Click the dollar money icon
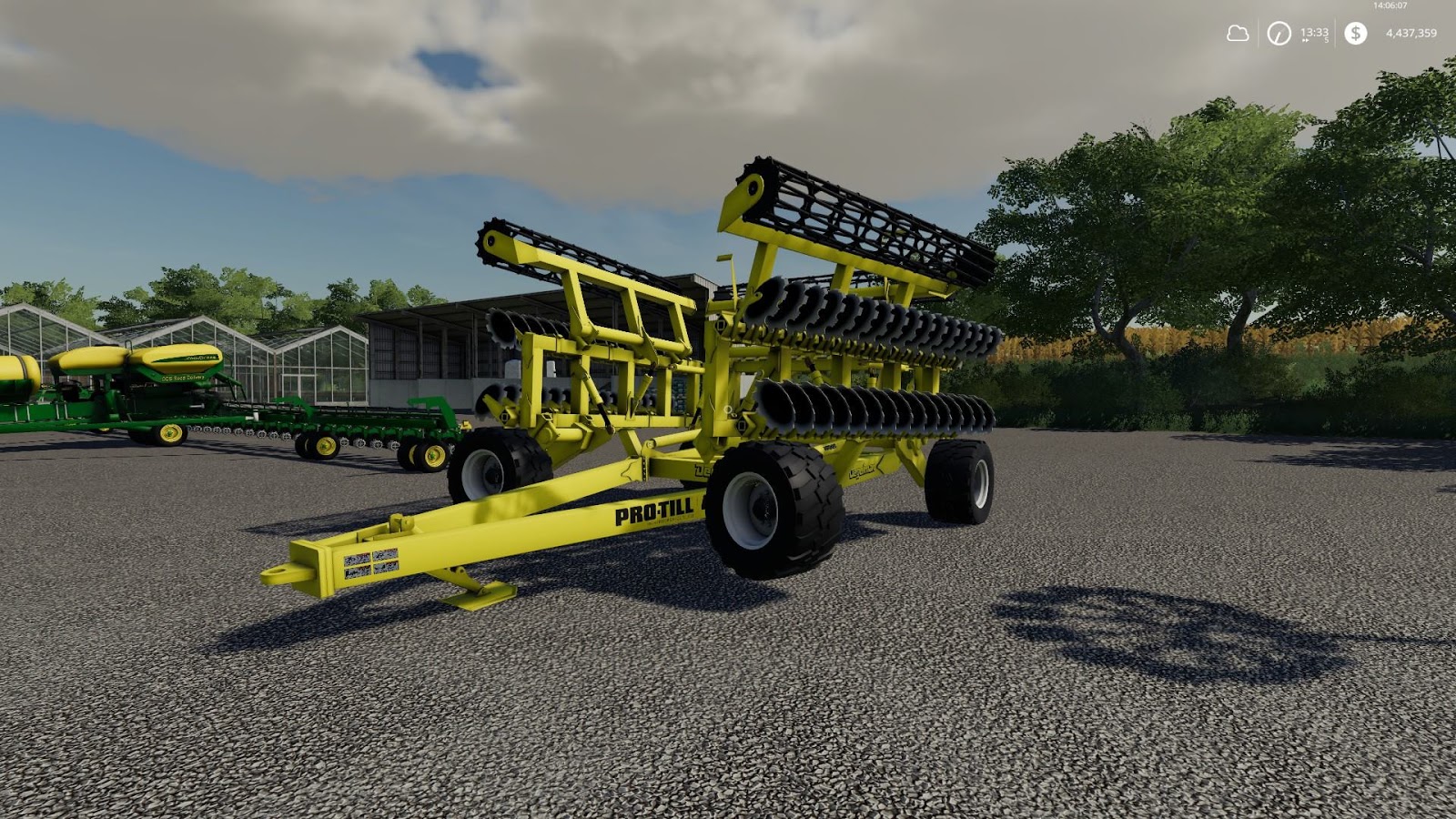This screenshot has width=1456, height=819. click(1357, 33)
